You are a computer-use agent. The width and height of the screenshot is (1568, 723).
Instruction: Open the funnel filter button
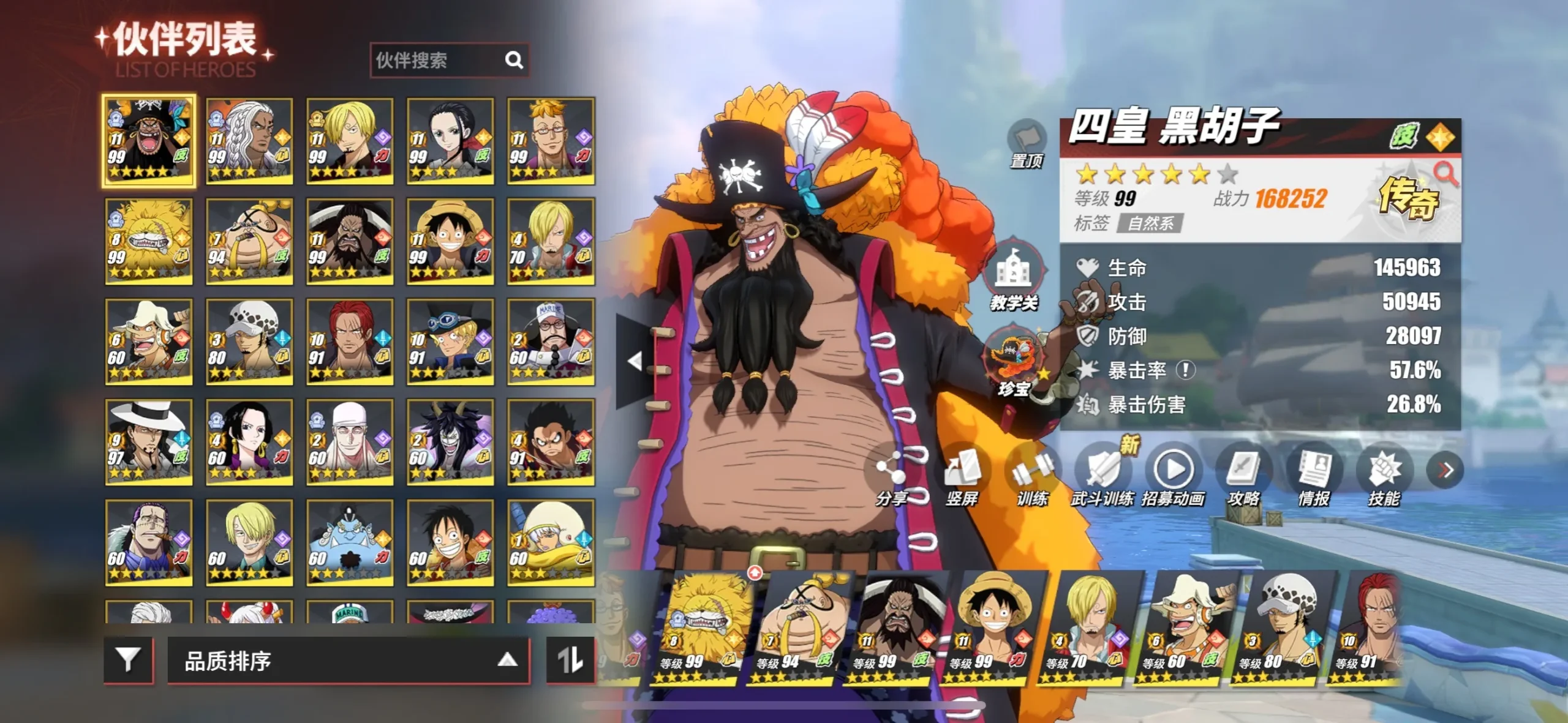(x=128, y=660)
